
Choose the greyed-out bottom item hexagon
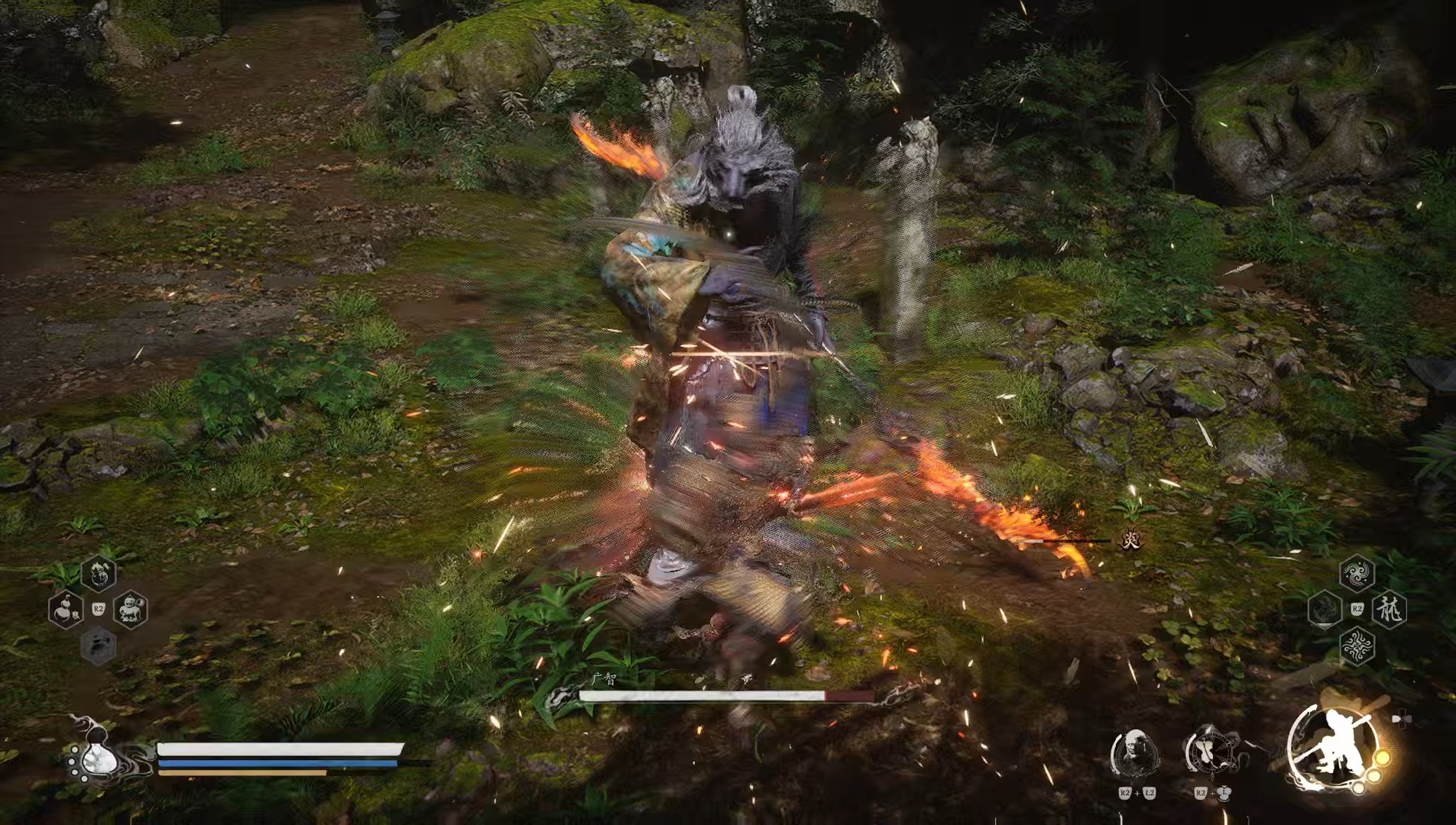(99, 646)
